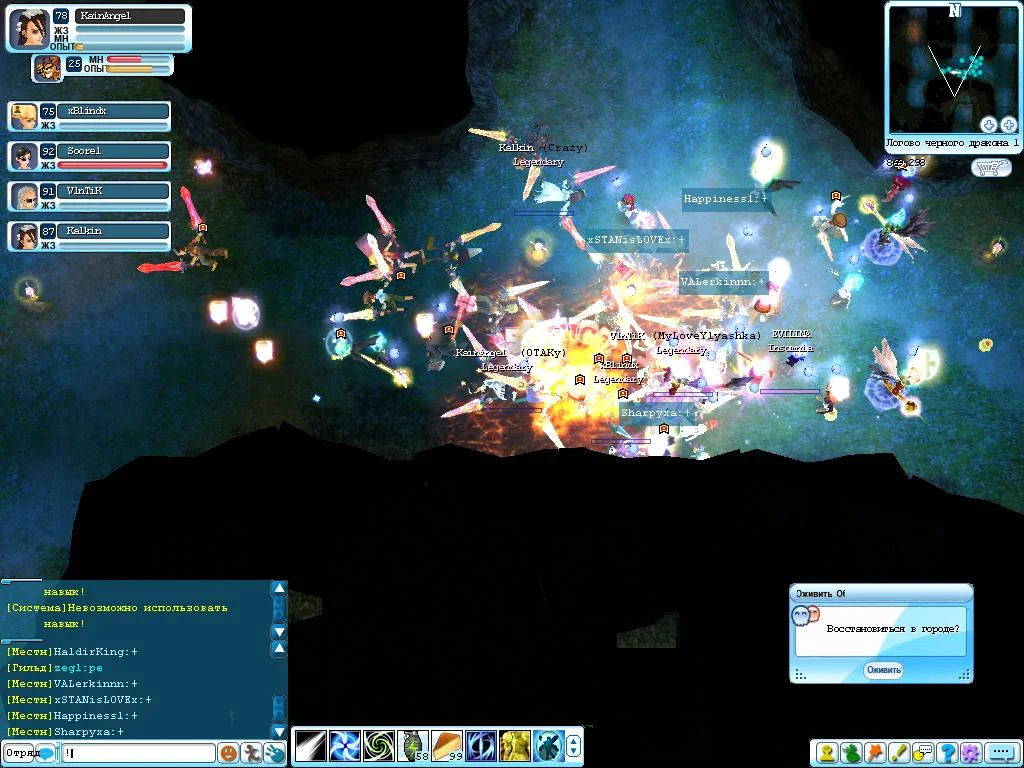1024x768 pixels.
Task: Use the green potion with 58 stack
Action: click(412, 746)
